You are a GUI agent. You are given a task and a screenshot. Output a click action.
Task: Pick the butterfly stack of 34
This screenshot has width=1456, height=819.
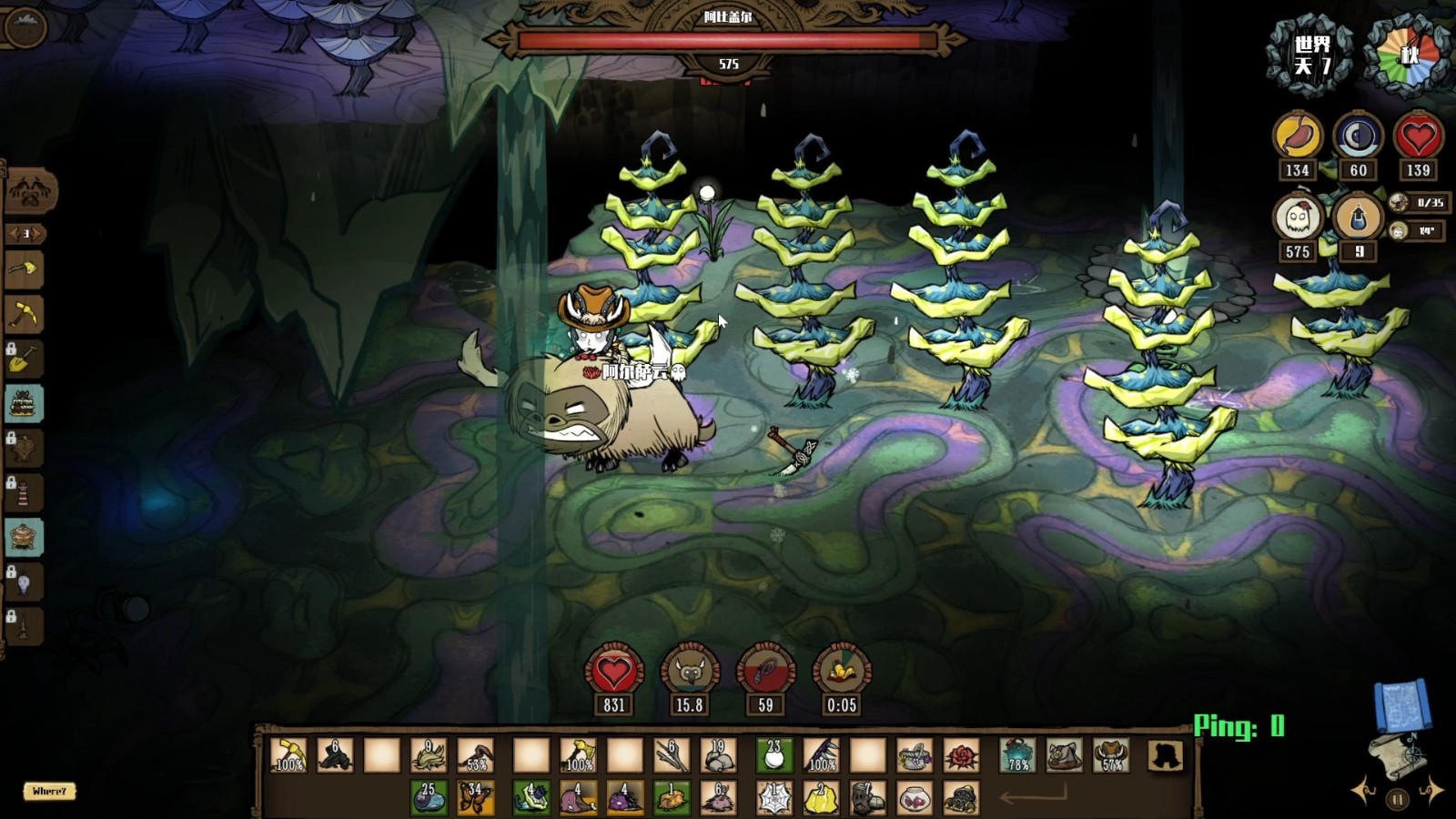(476, 798)
